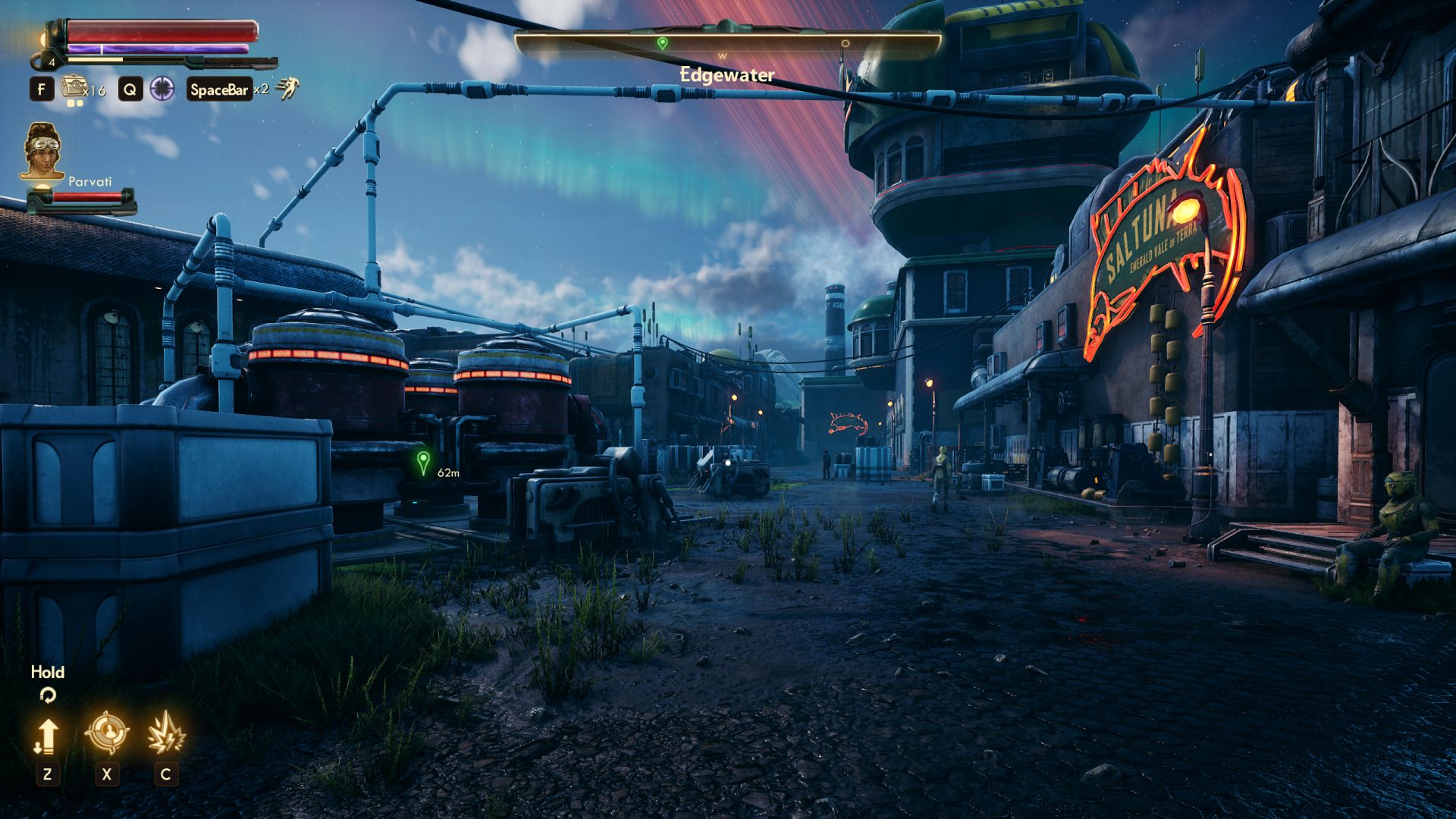The height and width of the screenshot is (819, 1456).
Task: Click the running figure dodge icon
Action: pos(287,89)
